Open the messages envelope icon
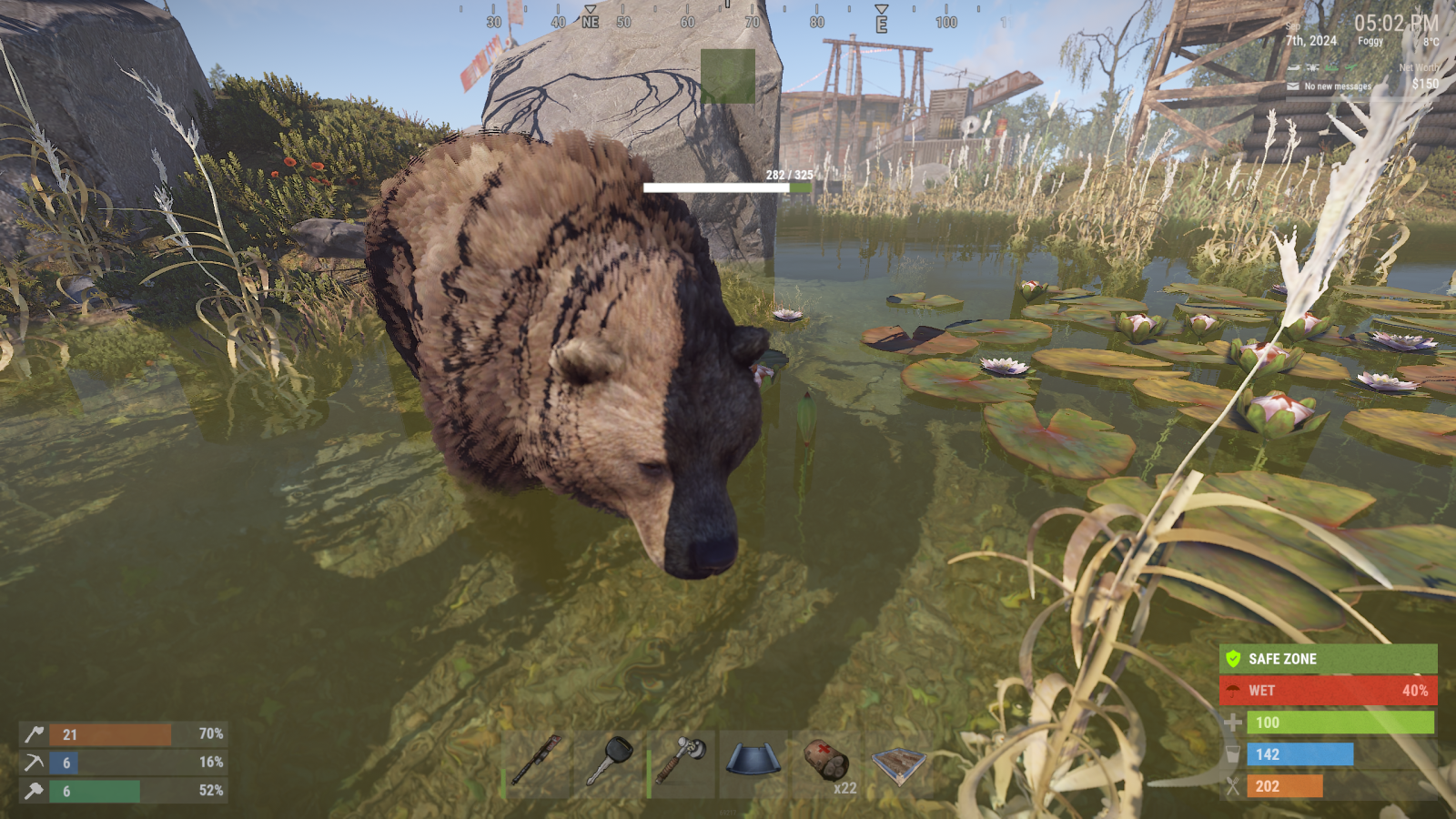 pyautogui.click(x=1293, y=86)
